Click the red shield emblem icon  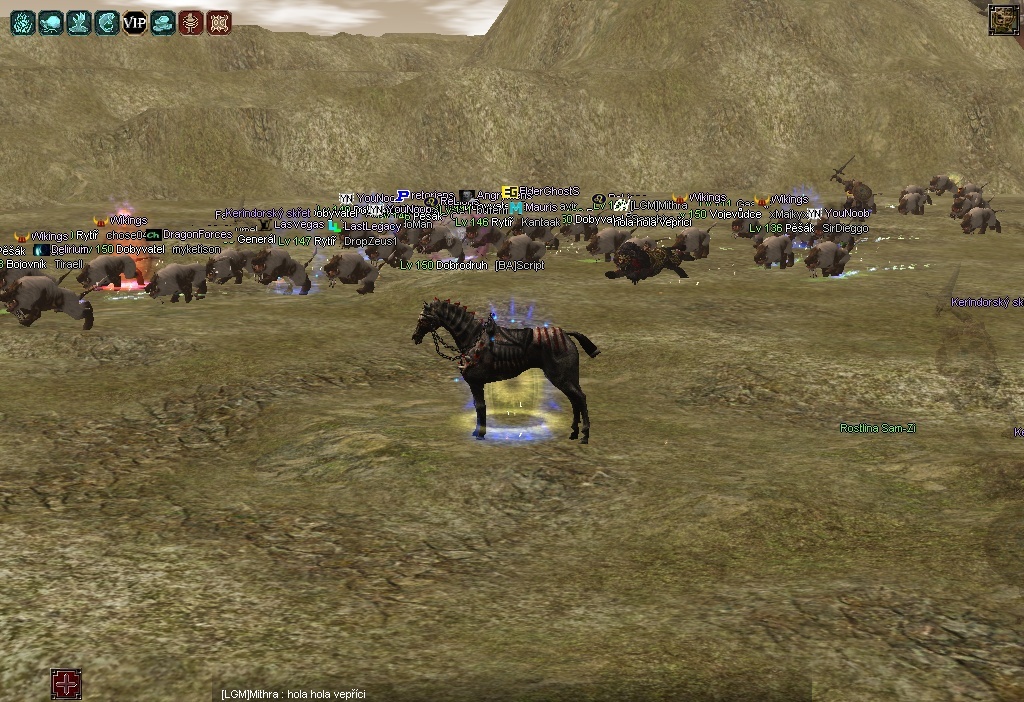tap(218, 23)
